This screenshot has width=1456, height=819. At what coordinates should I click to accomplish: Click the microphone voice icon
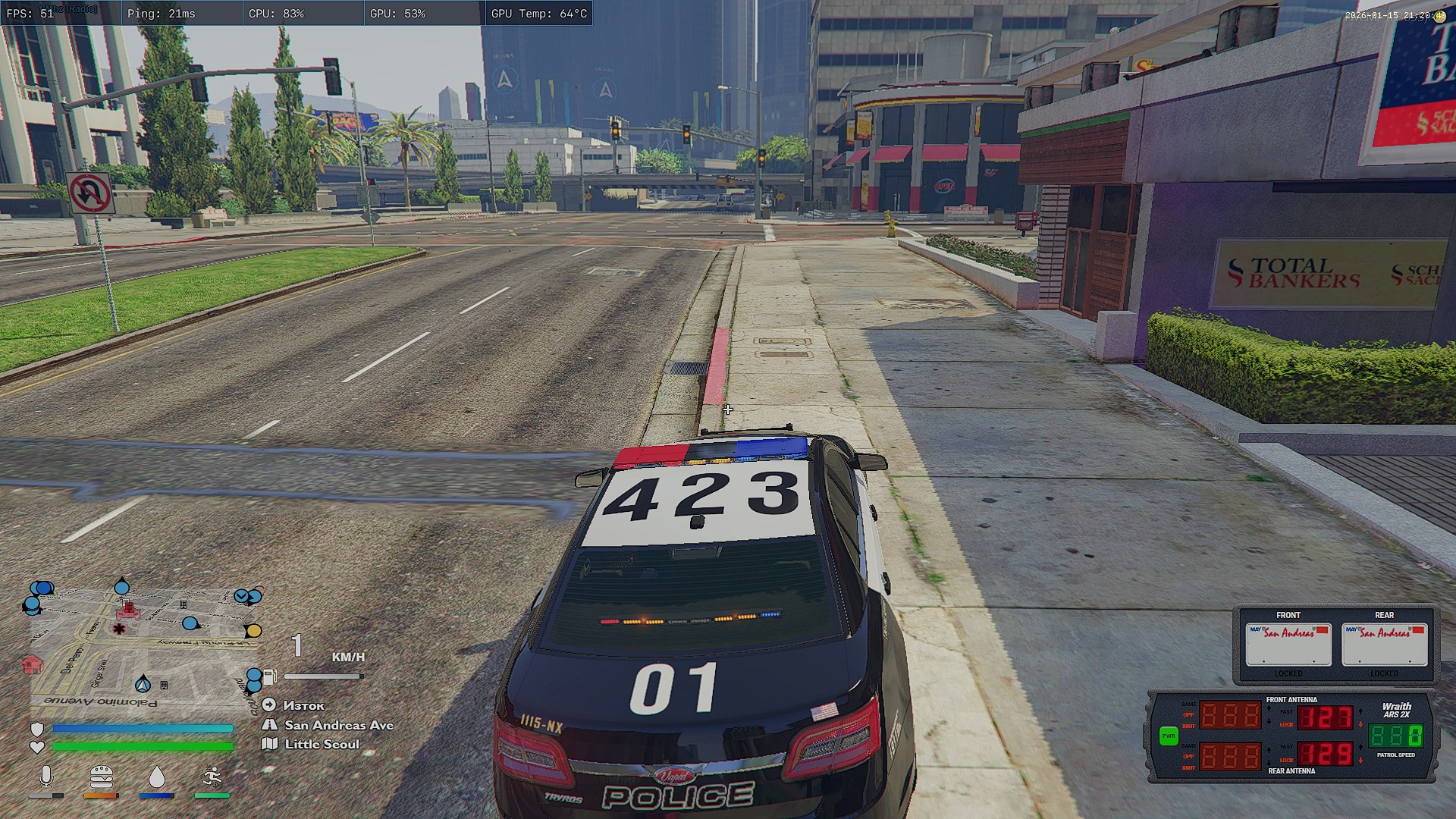point(46,777)
